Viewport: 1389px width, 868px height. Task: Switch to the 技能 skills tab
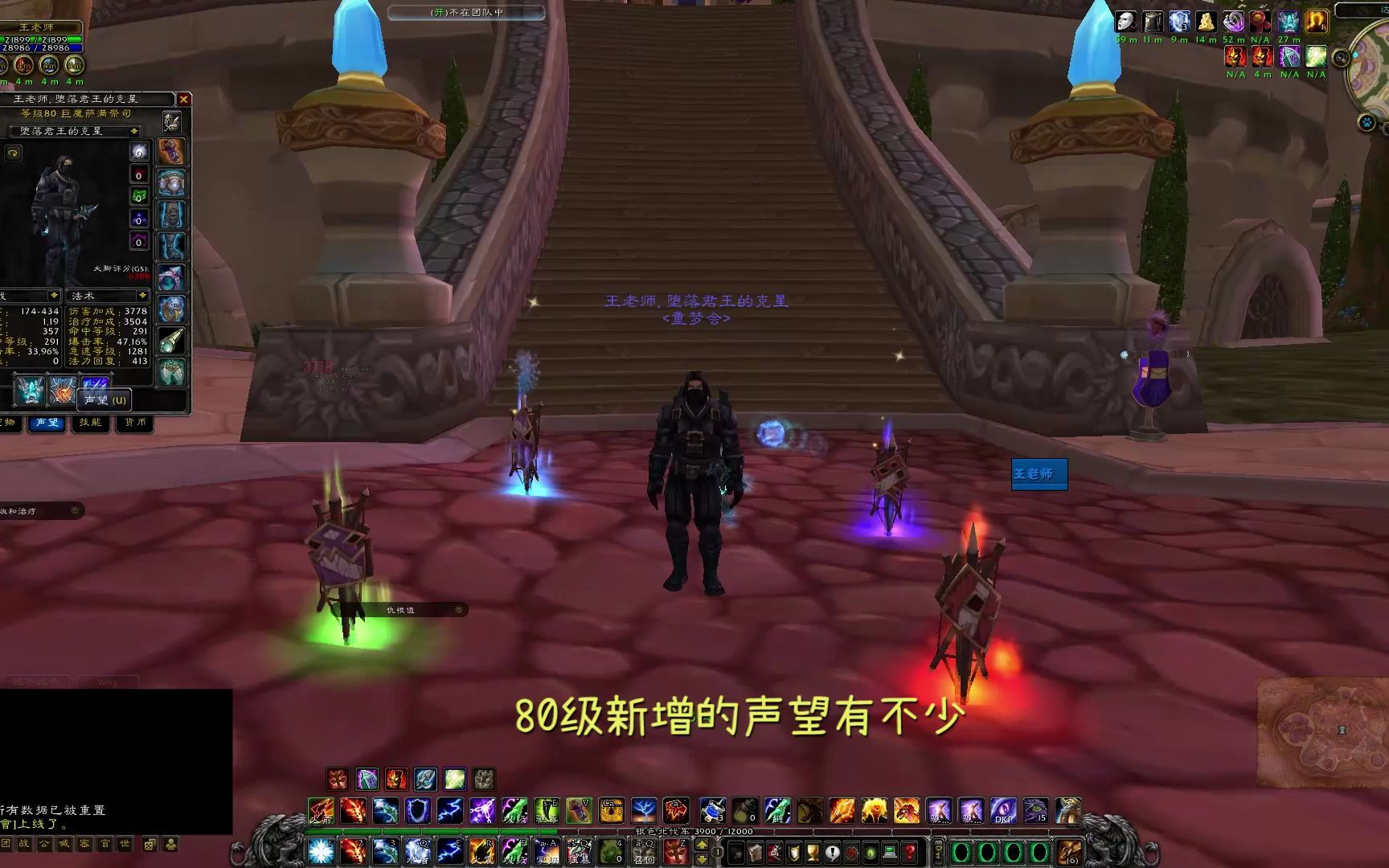91,424
